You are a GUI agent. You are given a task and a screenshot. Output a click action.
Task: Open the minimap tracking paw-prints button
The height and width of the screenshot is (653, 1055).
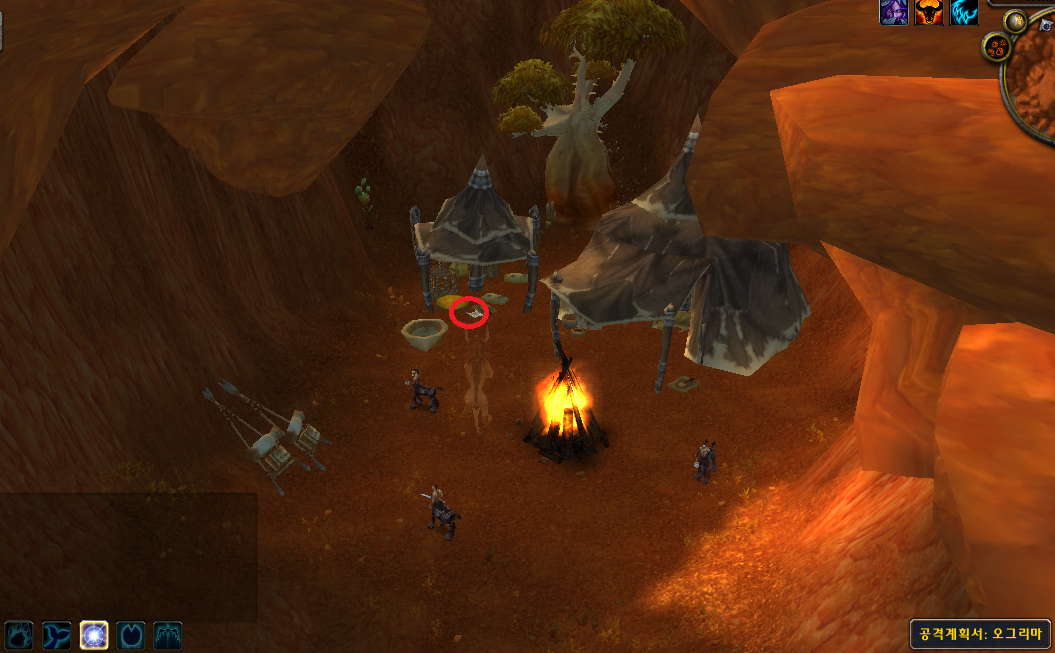pyautogui.click(x=996, y=46)
